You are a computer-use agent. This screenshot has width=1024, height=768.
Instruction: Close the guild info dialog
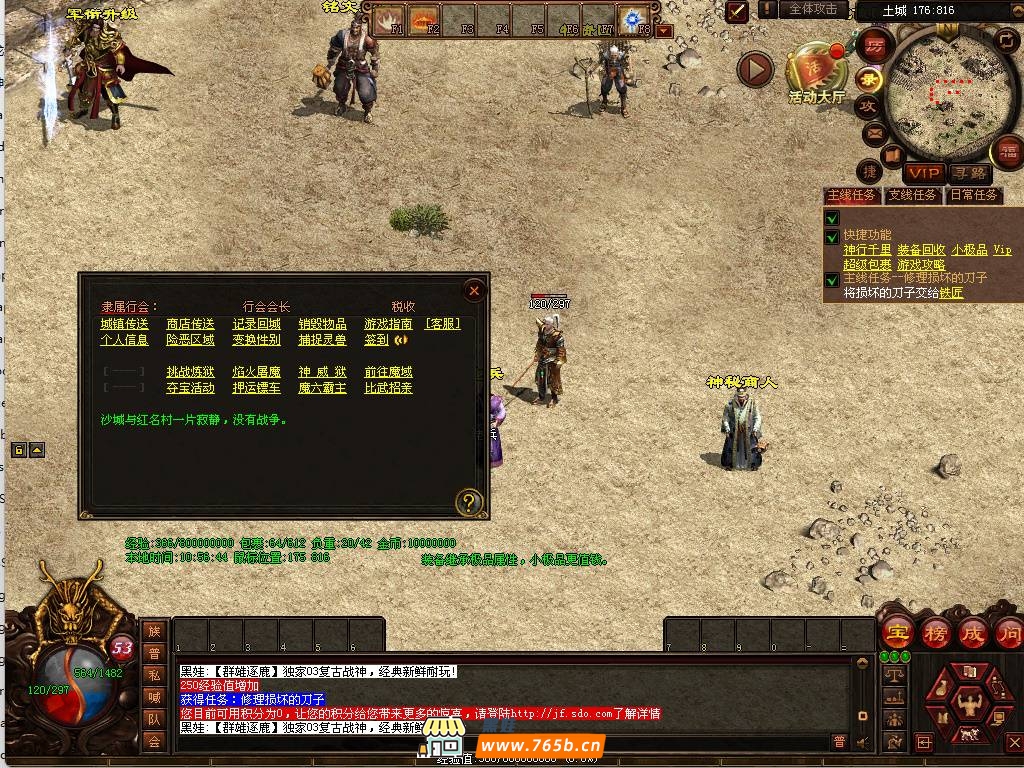coord(474,291)
